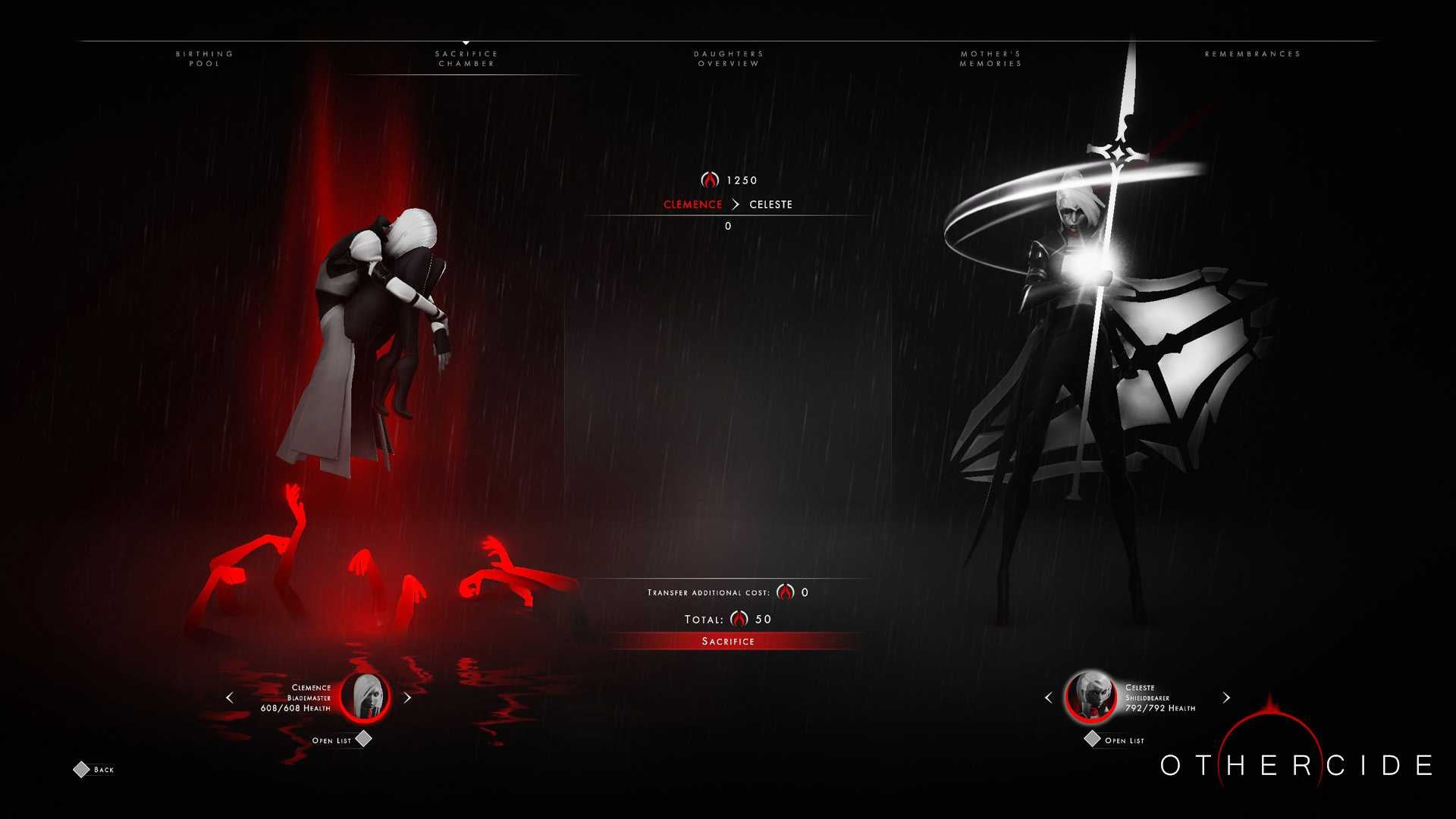Switch to the Birthing Pool tab
This screenshot has width=1456, height=819.
[204, 58]
